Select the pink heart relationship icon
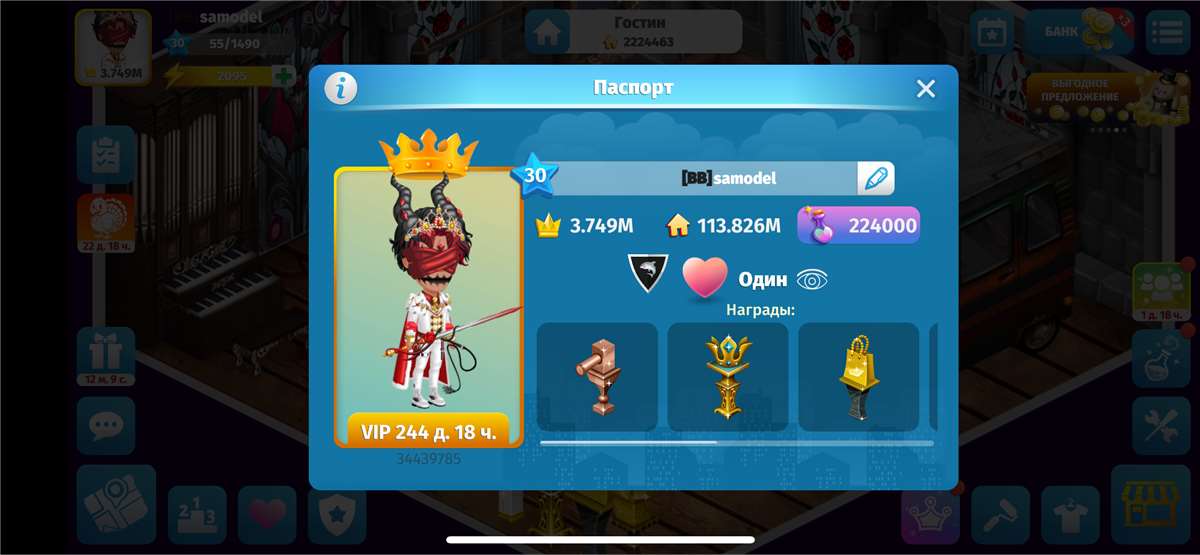 point(705,278)
